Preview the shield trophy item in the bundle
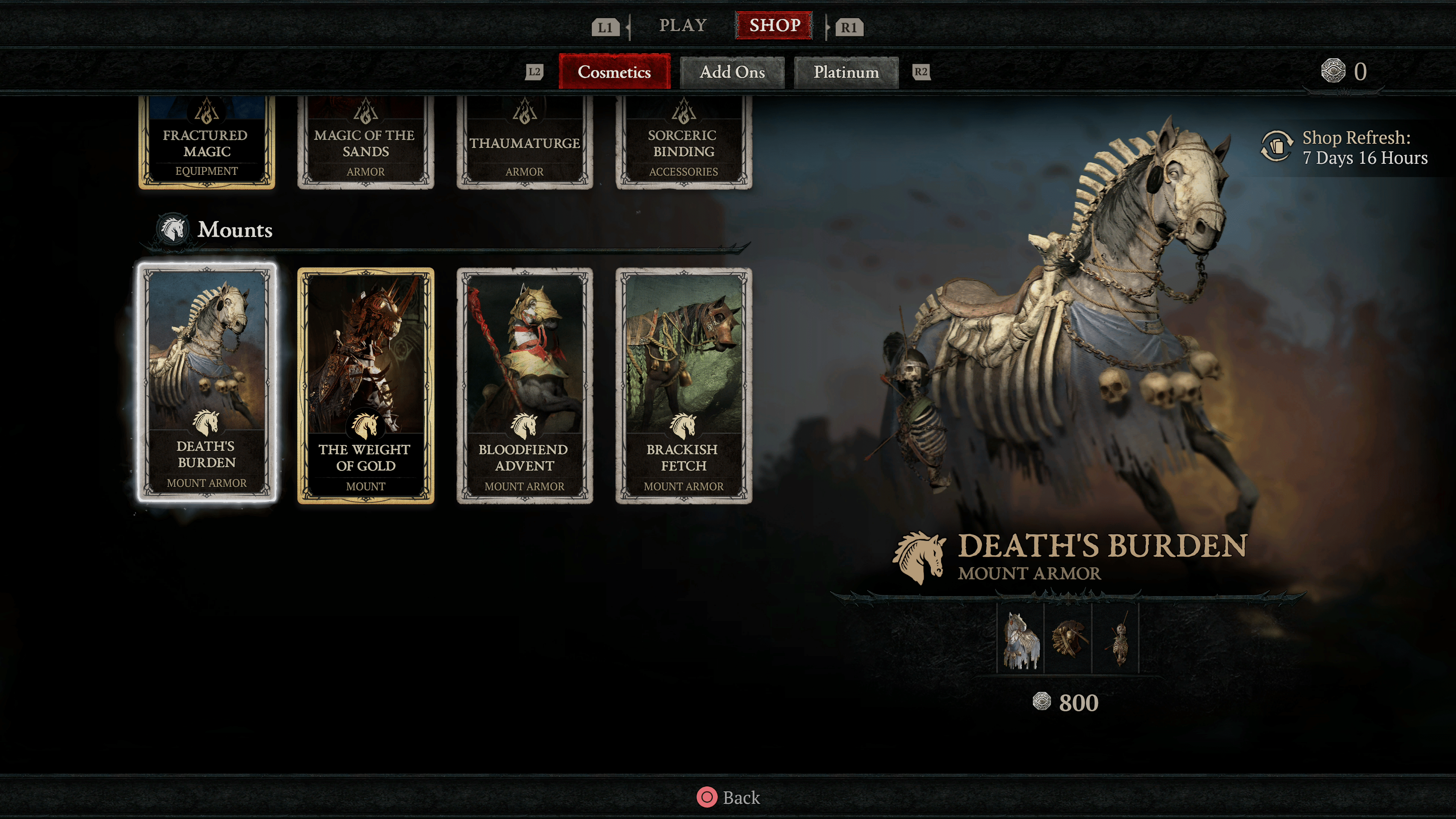 [x=1068, y=639]
